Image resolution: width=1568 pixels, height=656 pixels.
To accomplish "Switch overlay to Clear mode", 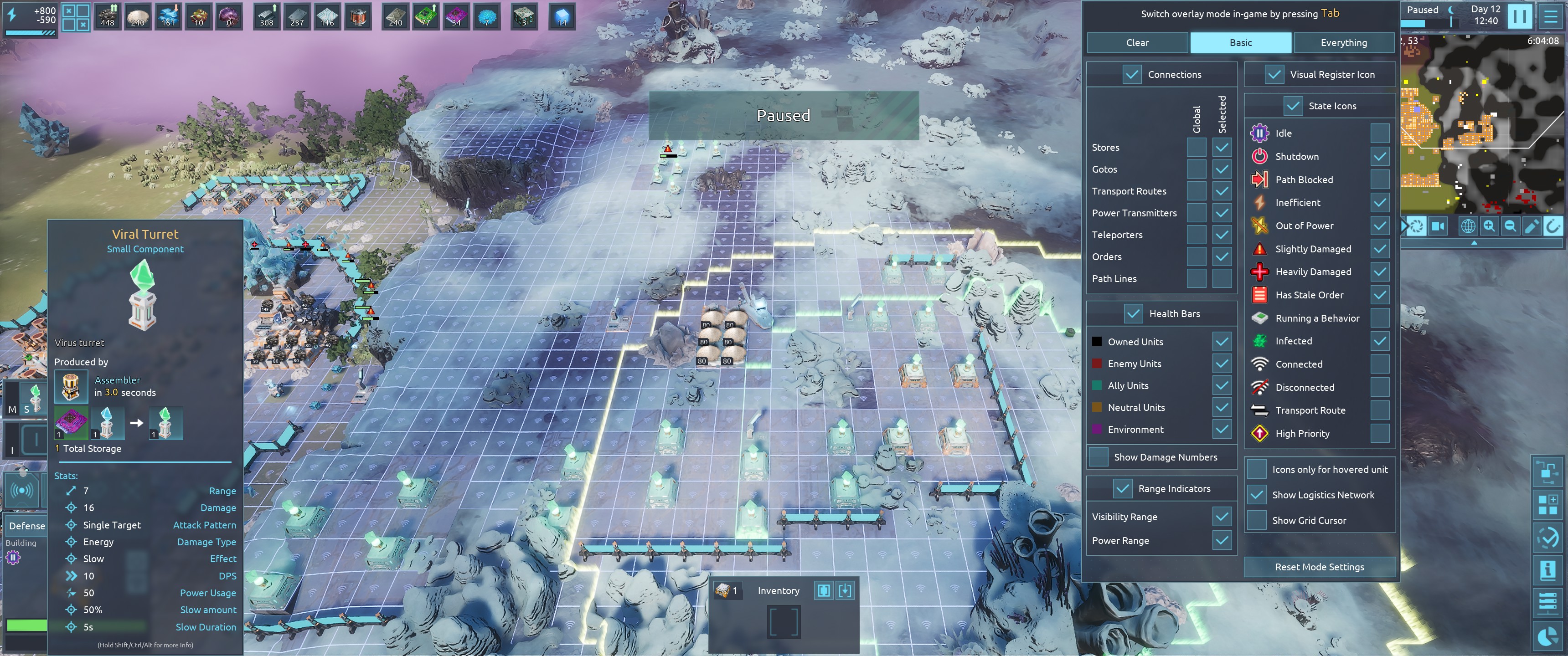I will [x=1137, y=43].
